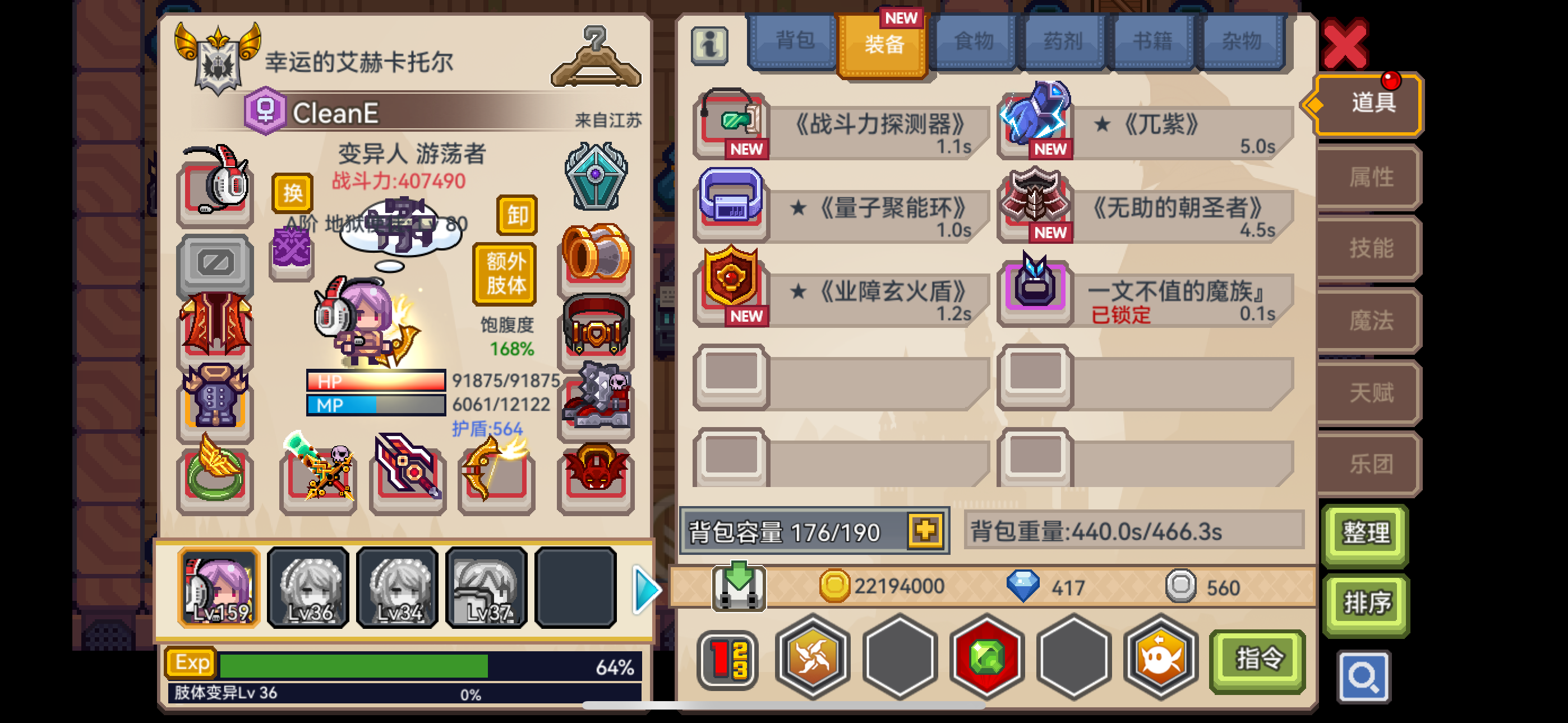Toggle the 123 hexagon mode at bottom

[x=727, y=659]
